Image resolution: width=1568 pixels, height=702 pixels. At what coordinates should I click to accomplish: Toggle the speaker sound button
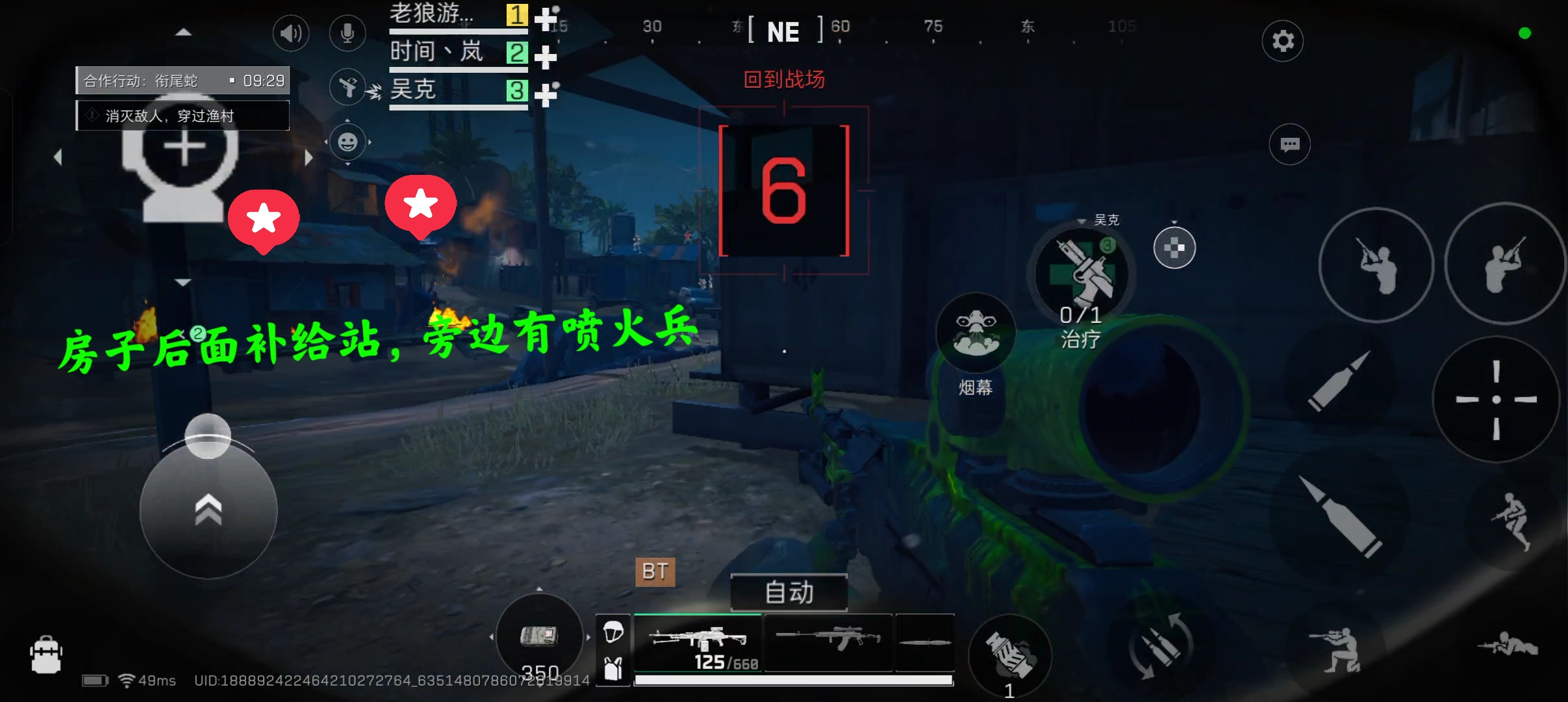[290, 33]
